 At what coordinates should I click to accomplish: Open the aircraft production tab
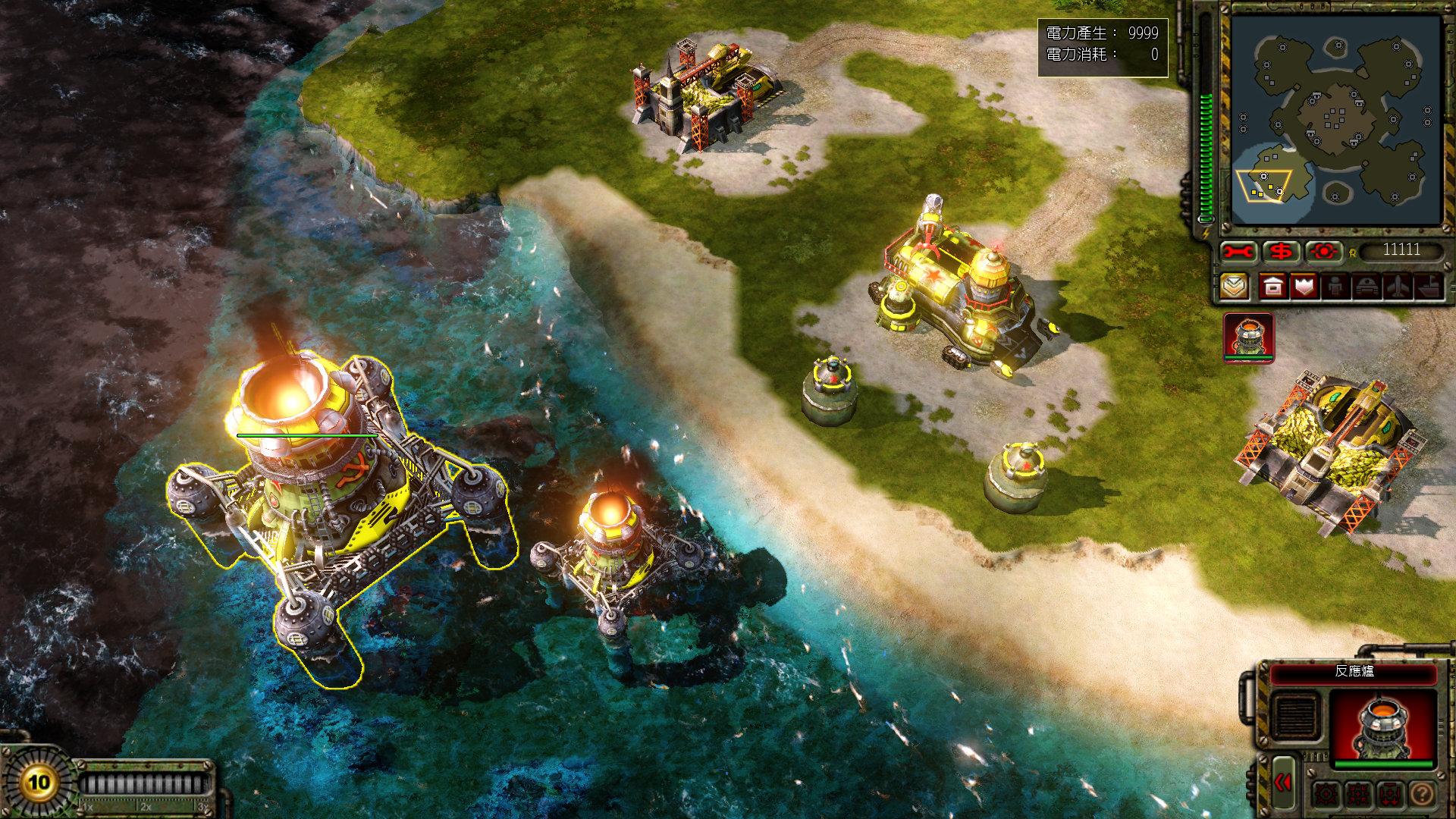(x=1398, y=287)
